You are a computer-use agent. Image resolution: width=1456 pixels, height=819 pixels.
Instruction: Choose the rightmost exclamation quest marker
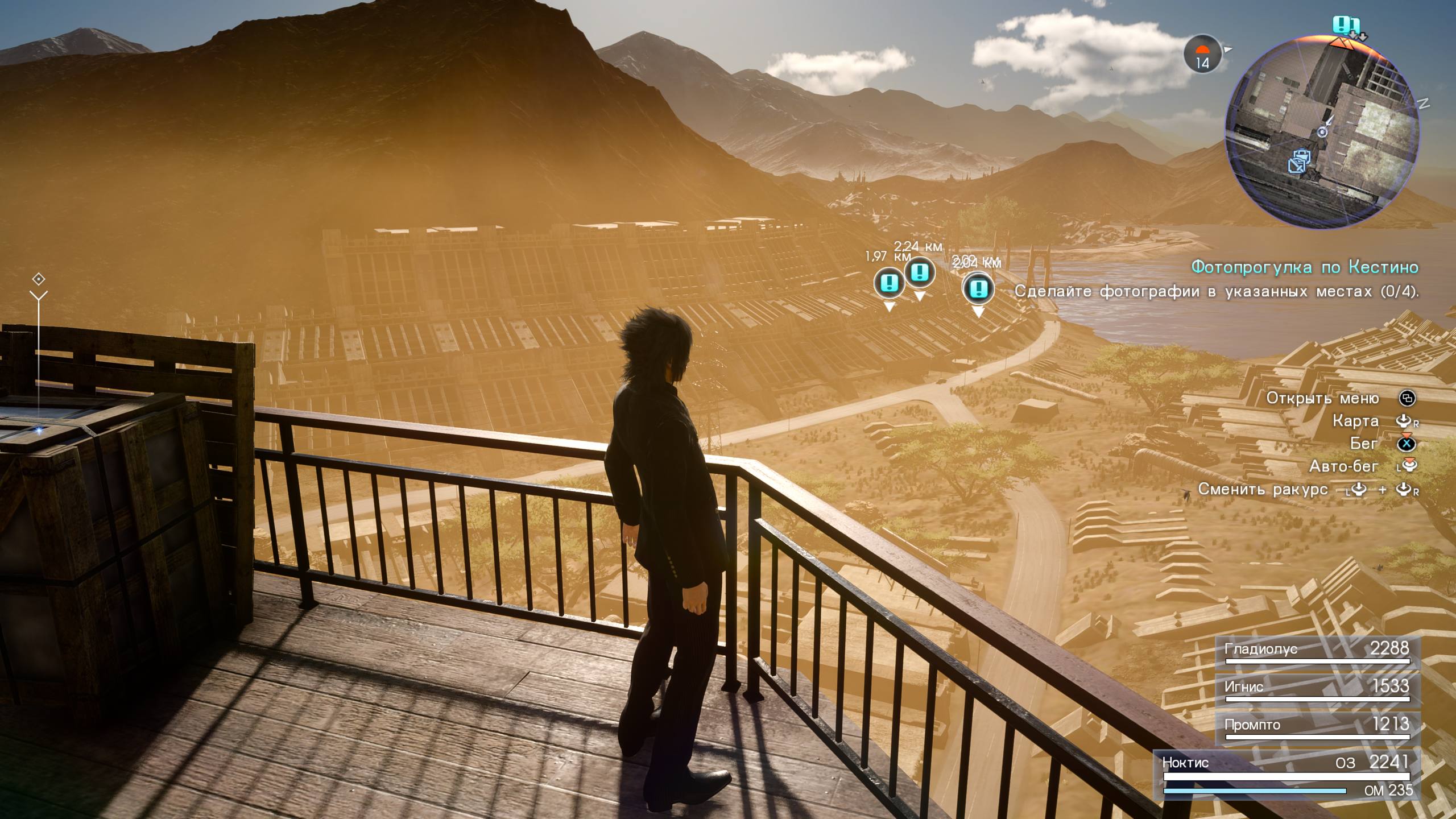coord(978,288)
